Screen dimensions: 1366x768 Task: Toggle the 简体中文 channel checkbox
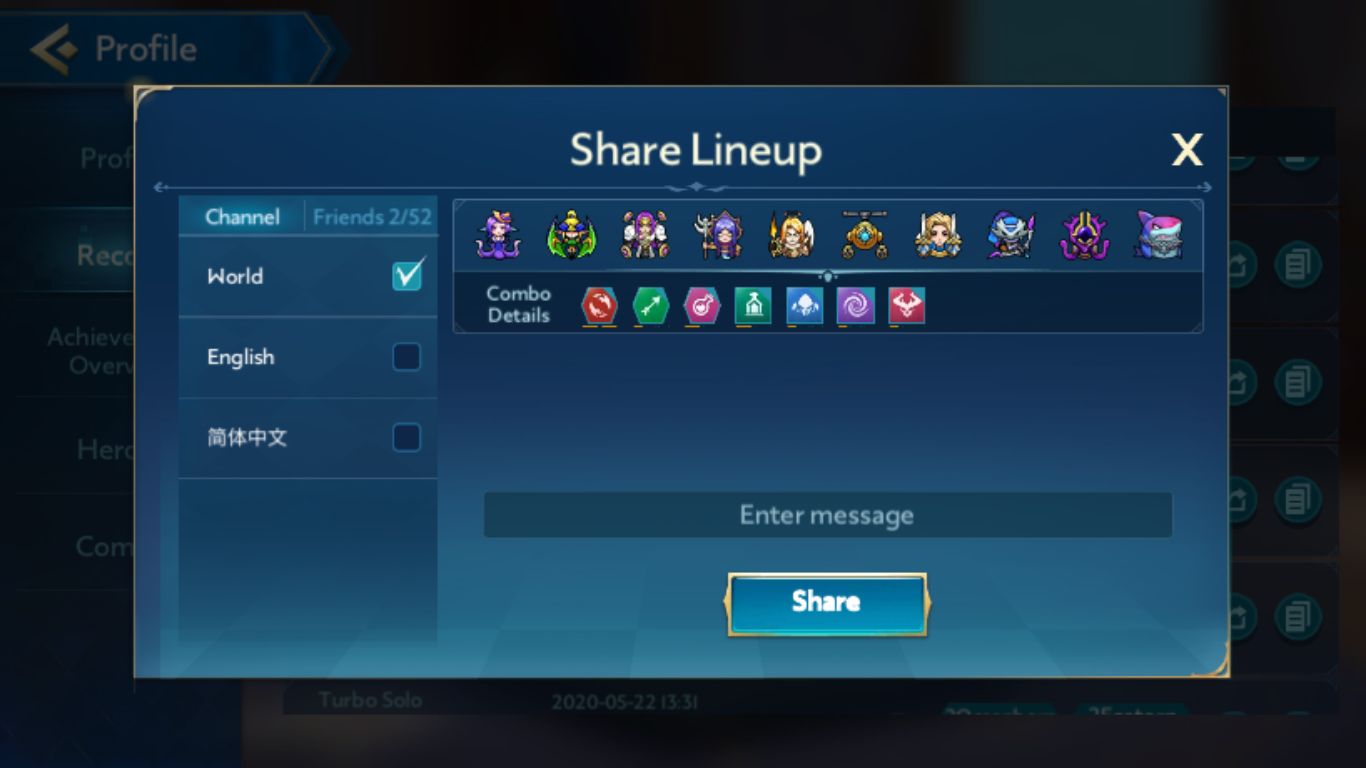pyautogui.click(x=406, y=437)
